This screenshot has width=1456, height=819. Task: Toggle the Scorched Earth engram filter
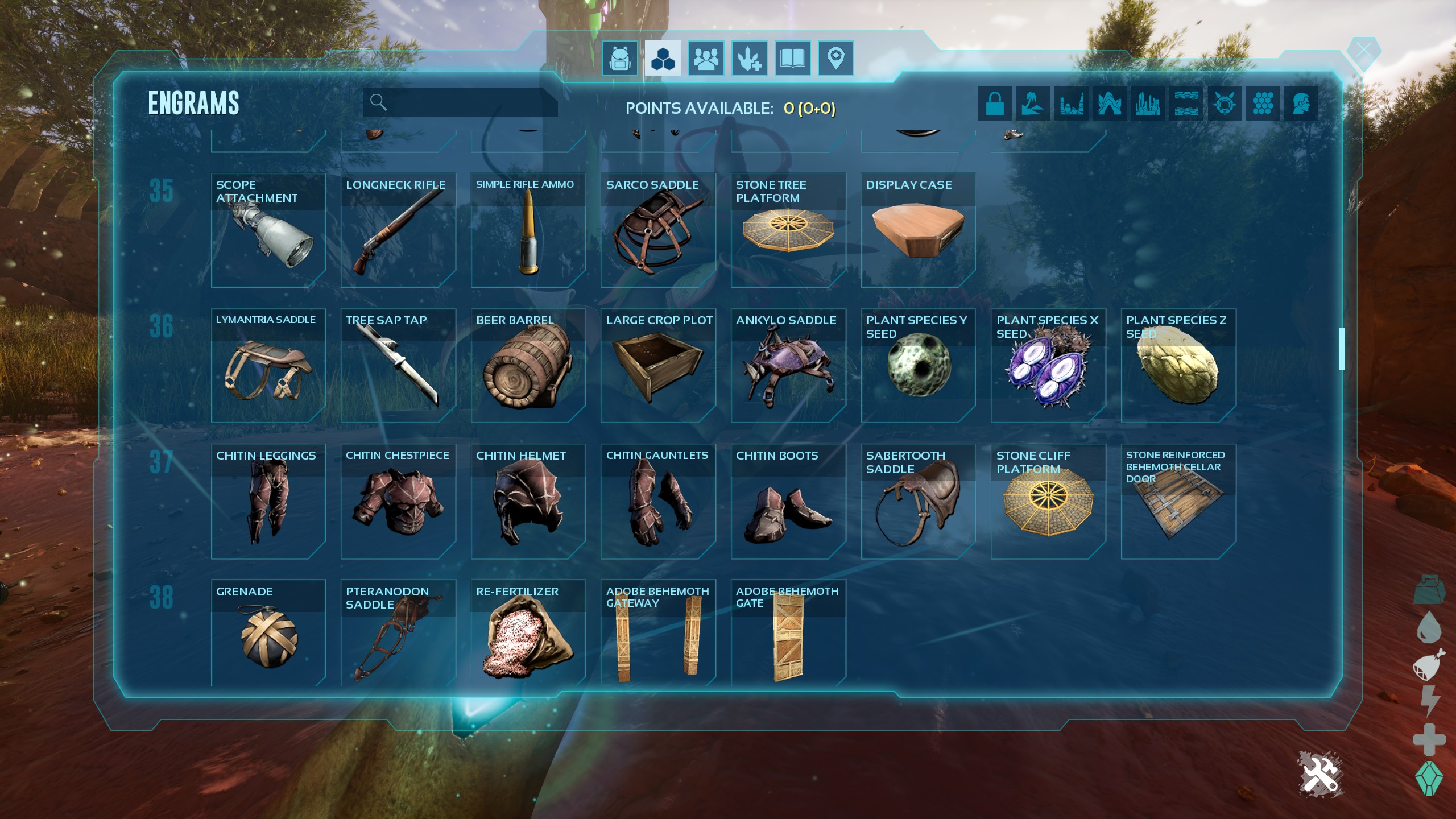coord(1072,104)
